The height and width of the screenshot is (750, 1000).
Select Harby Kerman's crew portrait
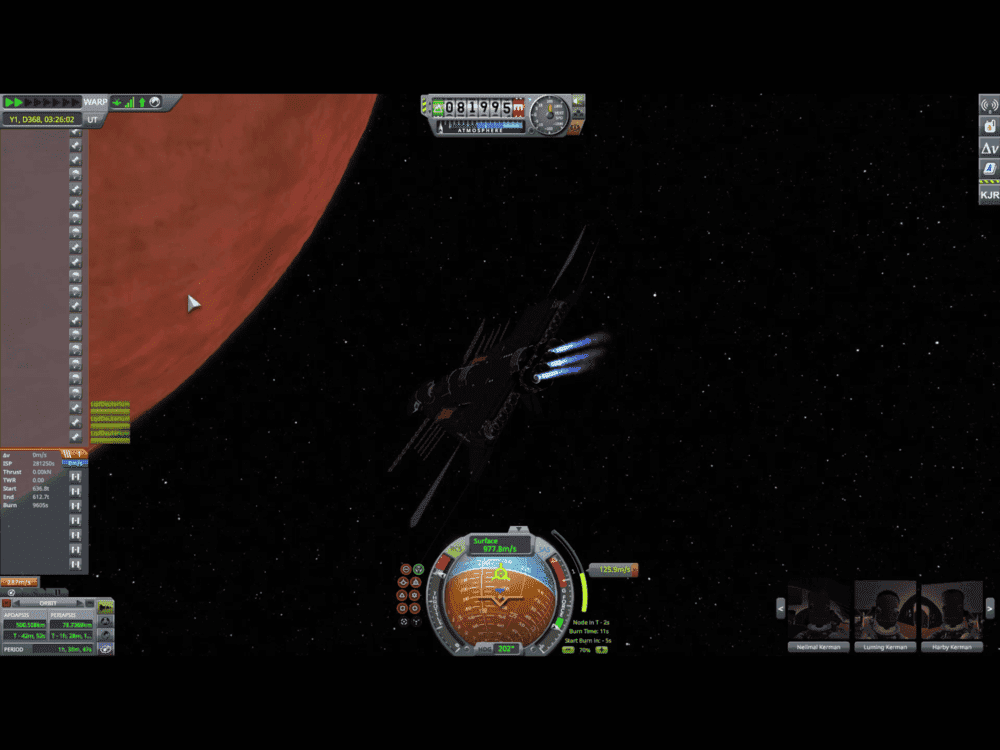point(951,611)
